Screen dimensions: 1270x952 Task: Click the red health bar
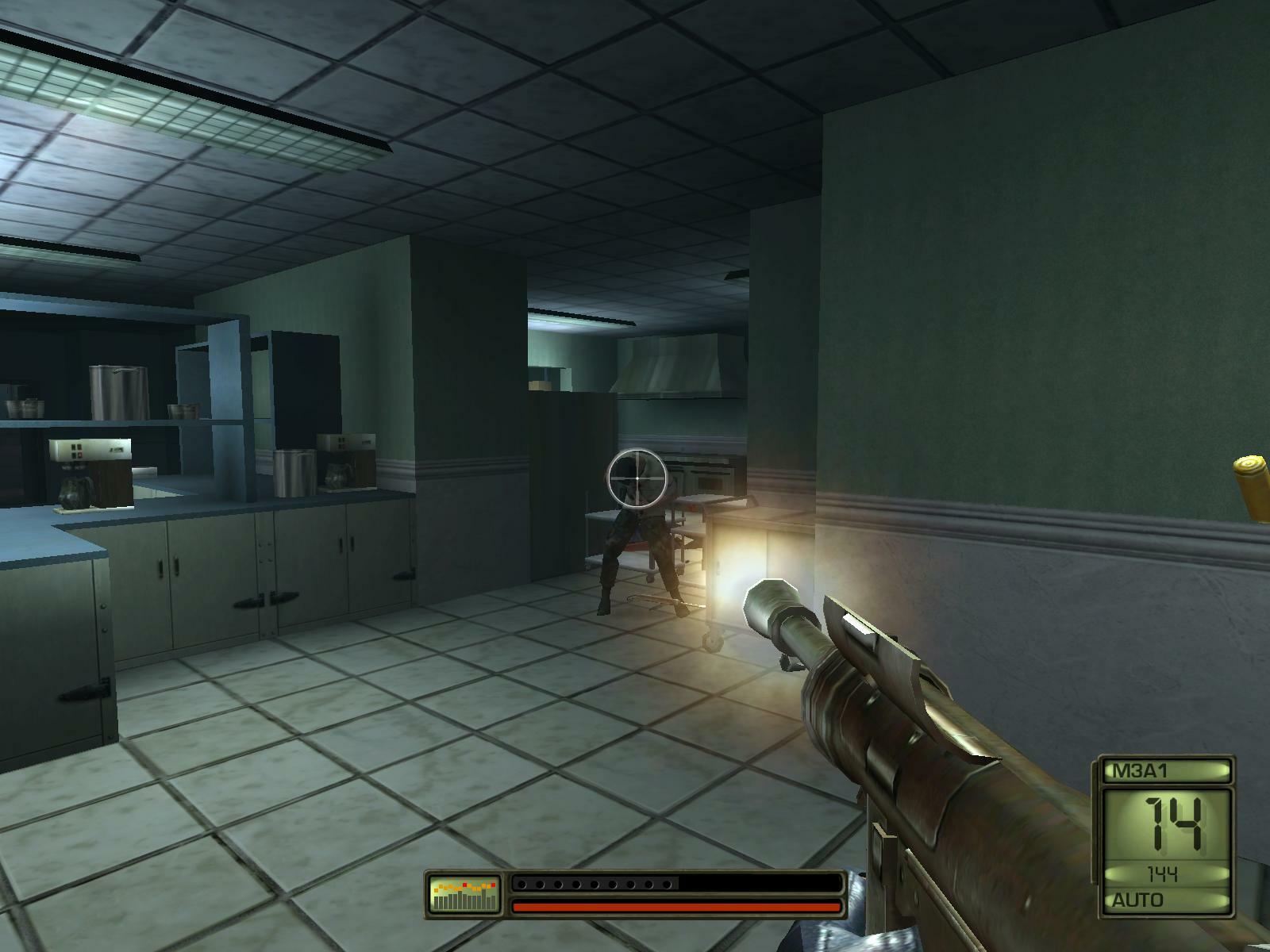click(675, 904)
